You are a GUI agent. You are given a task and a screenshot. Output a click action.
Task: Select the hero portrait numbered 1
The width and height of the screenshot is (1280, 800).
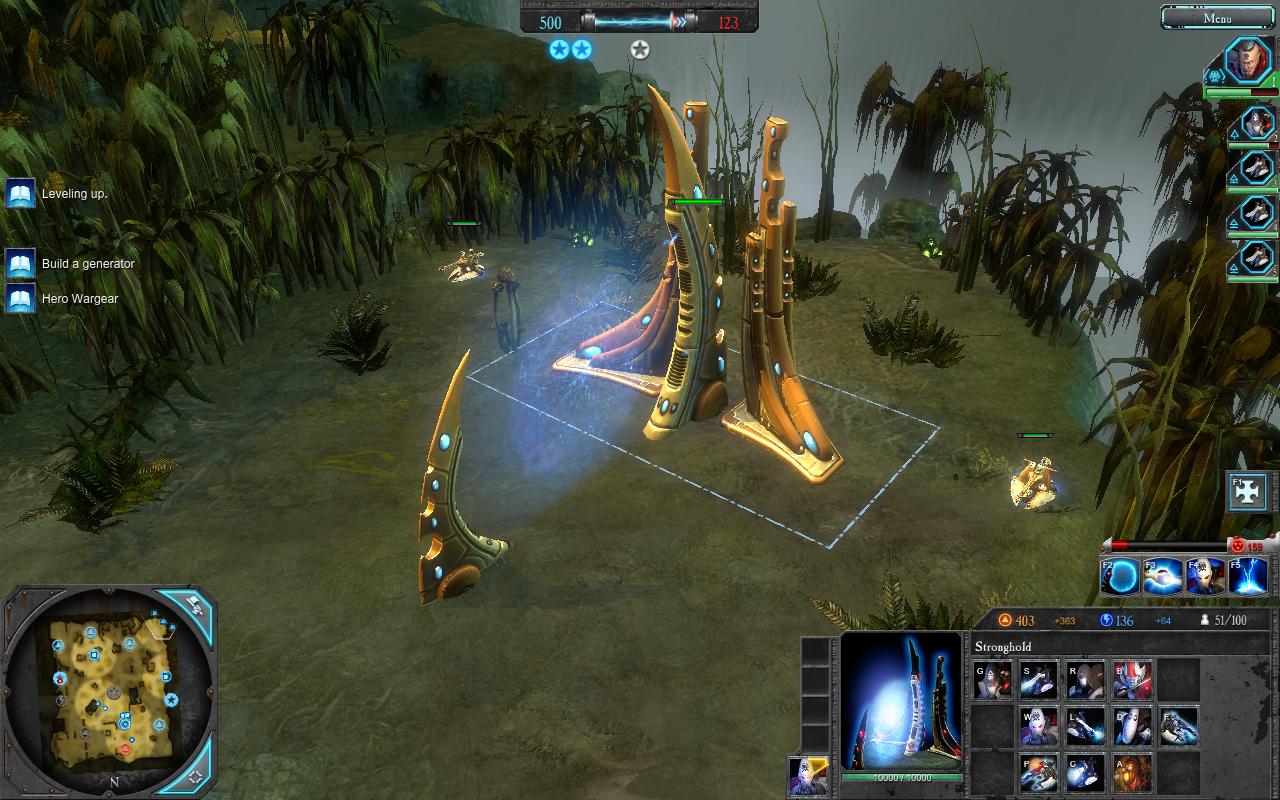pyautogui.click(x=1248, y=61)
